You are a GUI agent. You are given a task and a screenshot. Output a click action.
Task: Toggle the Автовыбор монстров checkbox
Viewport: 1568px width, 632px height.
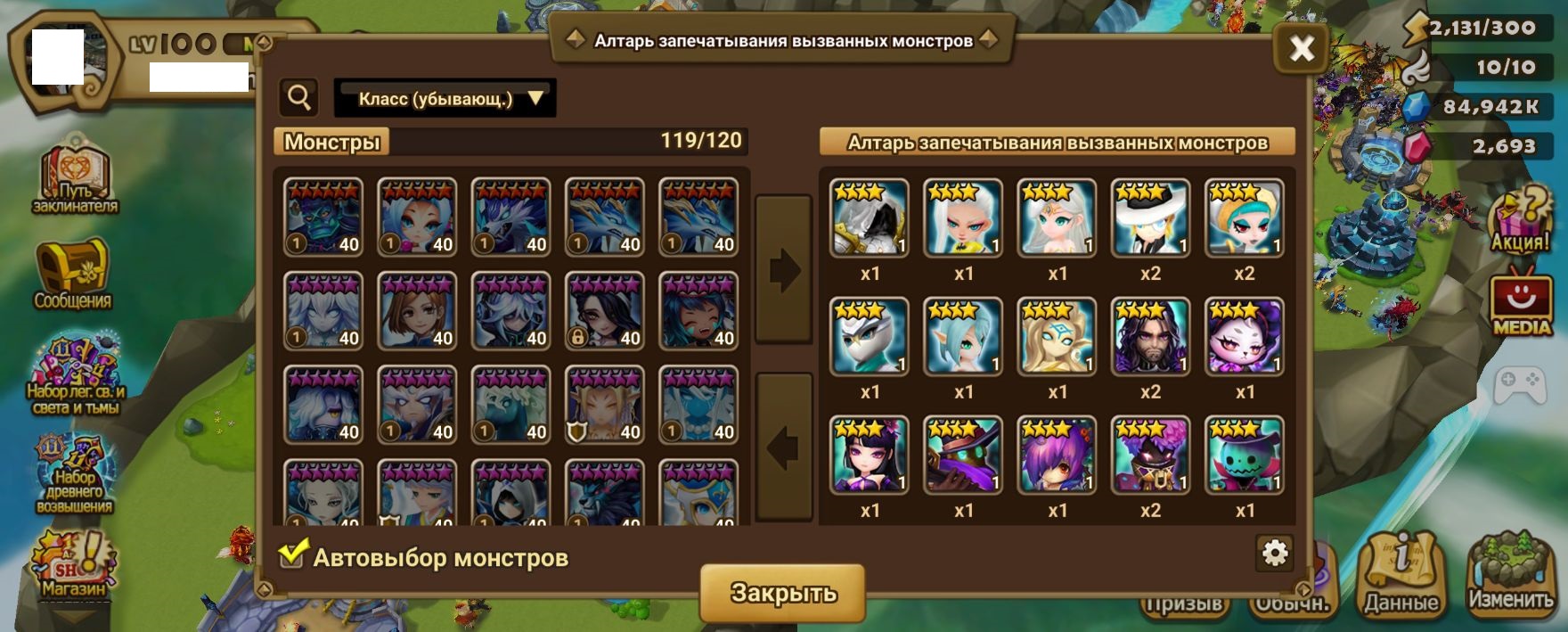291,556
